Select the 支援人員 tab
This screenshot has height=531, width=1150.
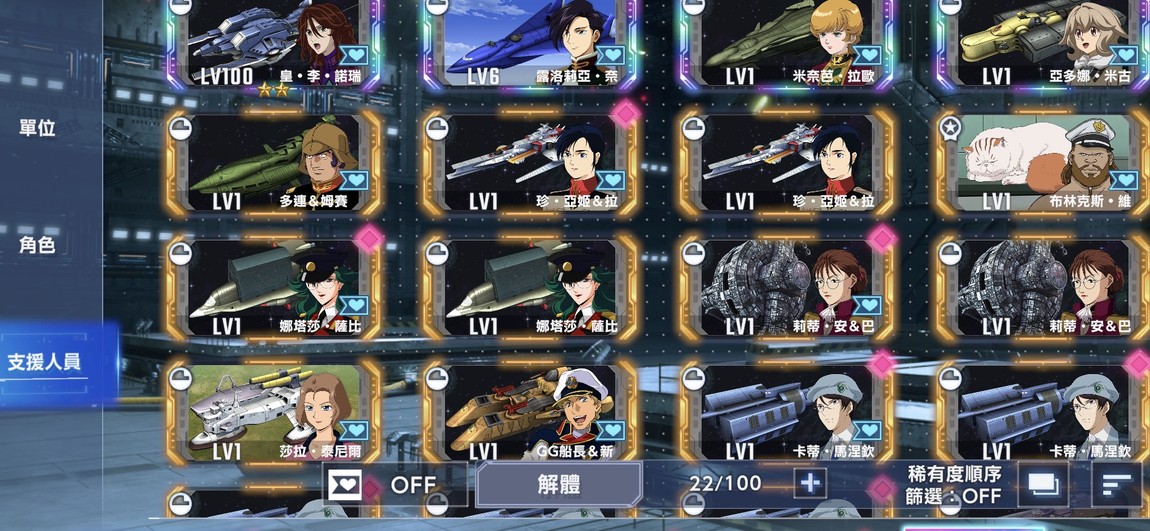pyautogui.click(x=45, y=361)
